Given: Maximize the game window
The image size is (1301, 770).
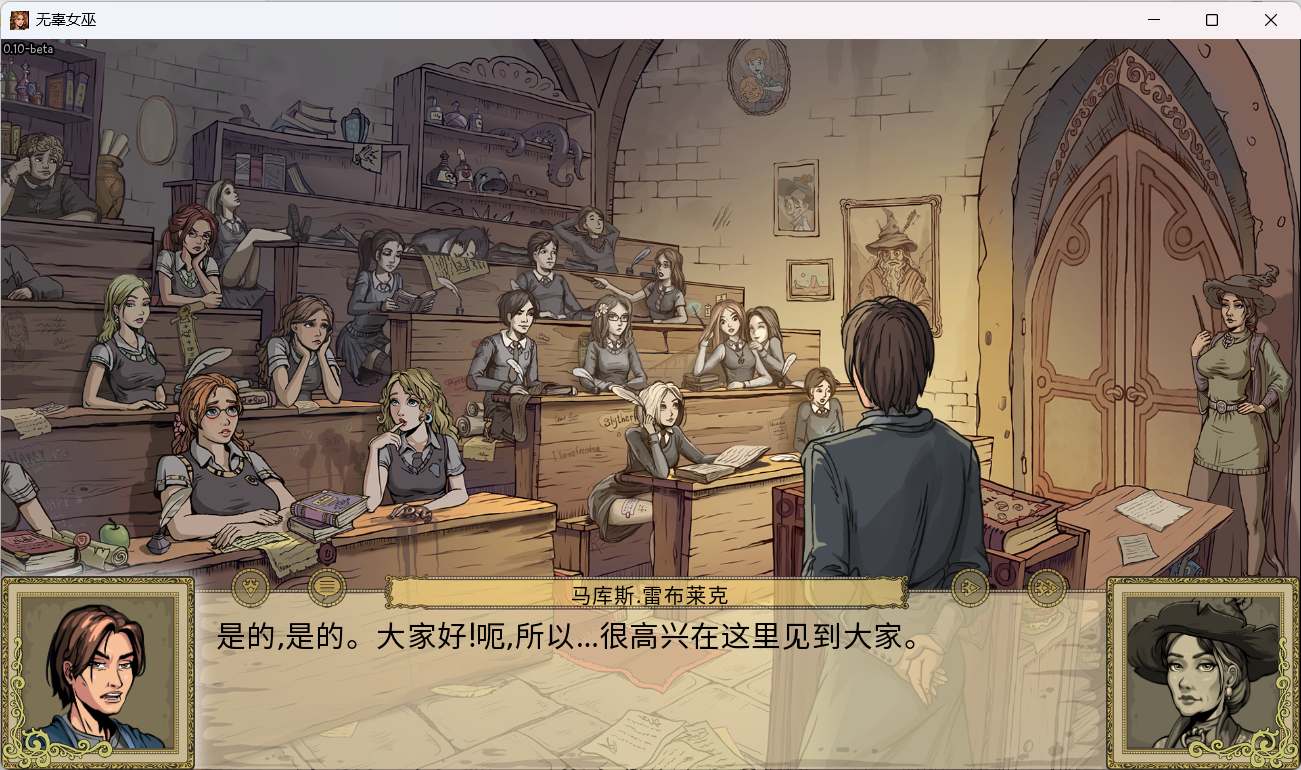Looking at the screenshot, I should [1210, 19].
